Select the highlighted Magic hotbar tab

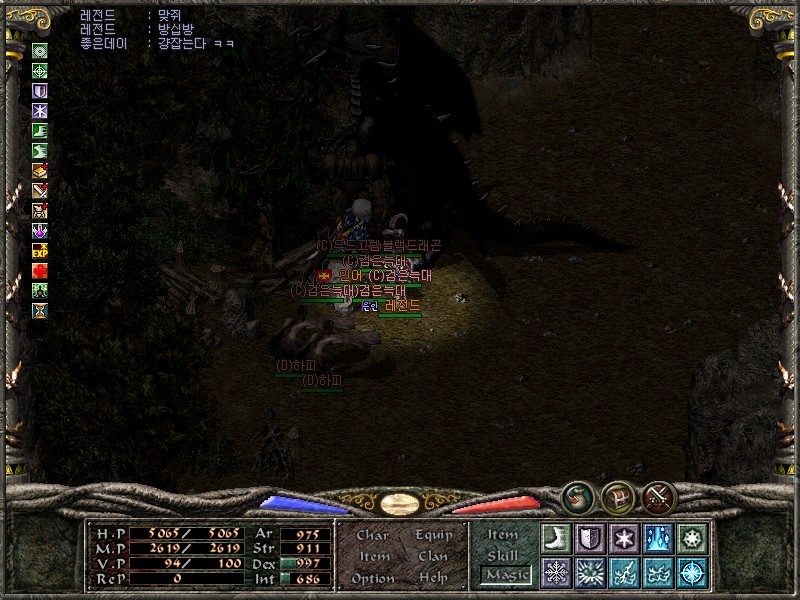504,575
